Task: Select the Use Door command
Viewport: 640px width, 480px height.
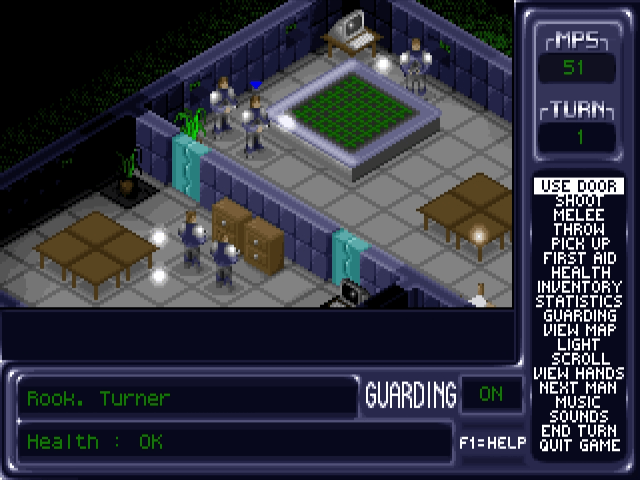Action: point(579,186)
